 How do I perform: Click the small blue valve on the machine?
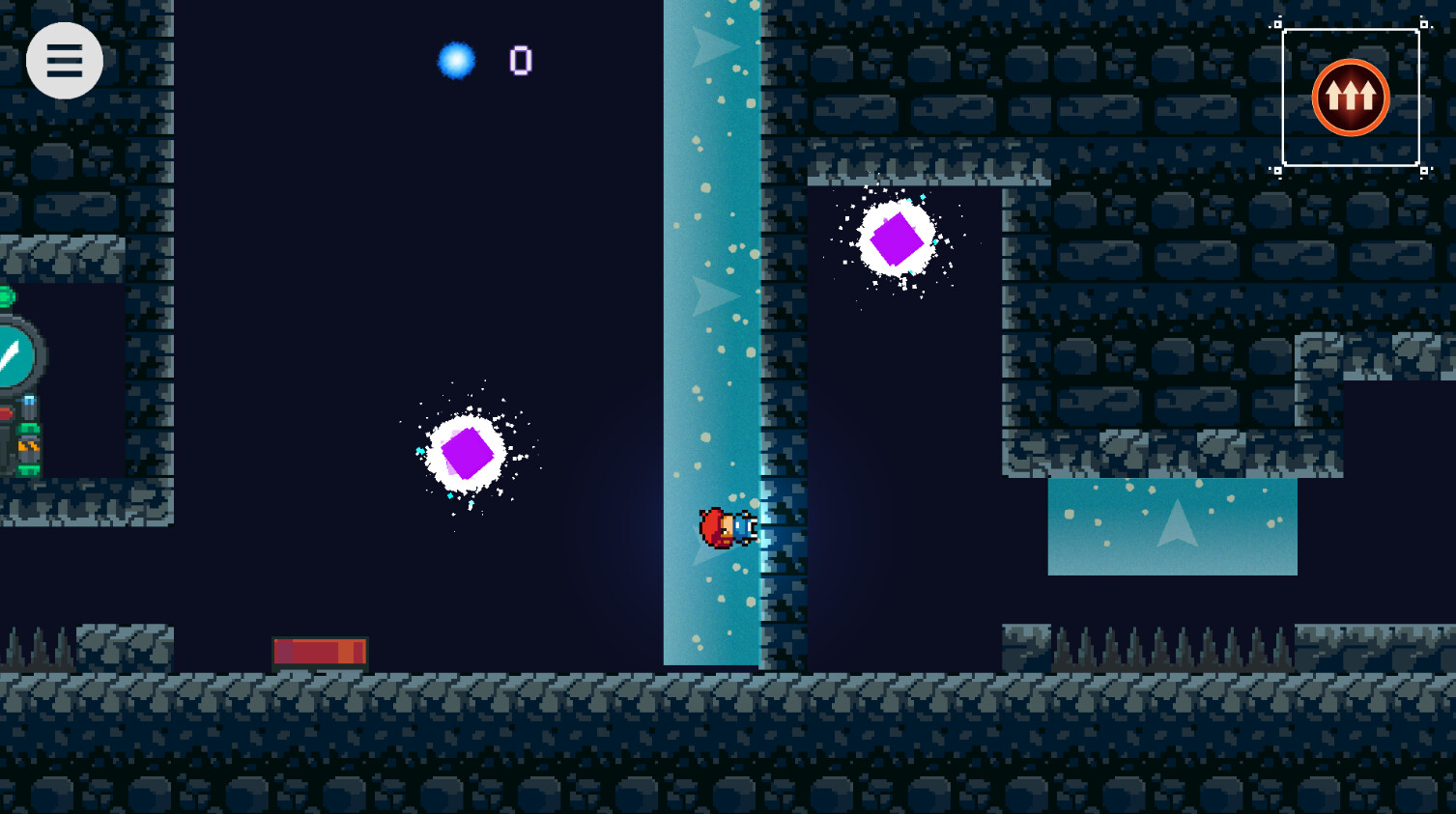coord(29,400)
